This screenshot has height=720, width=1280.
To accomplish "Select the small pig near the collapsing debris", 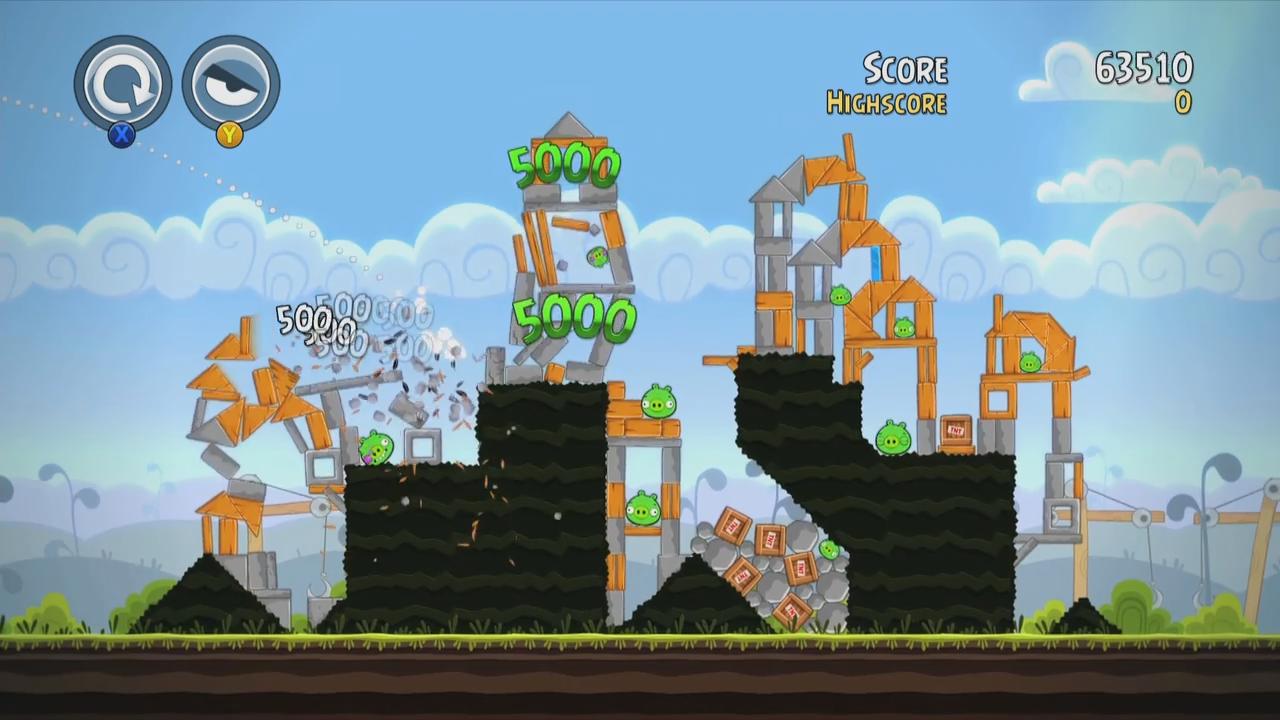I will click(375, 445).
